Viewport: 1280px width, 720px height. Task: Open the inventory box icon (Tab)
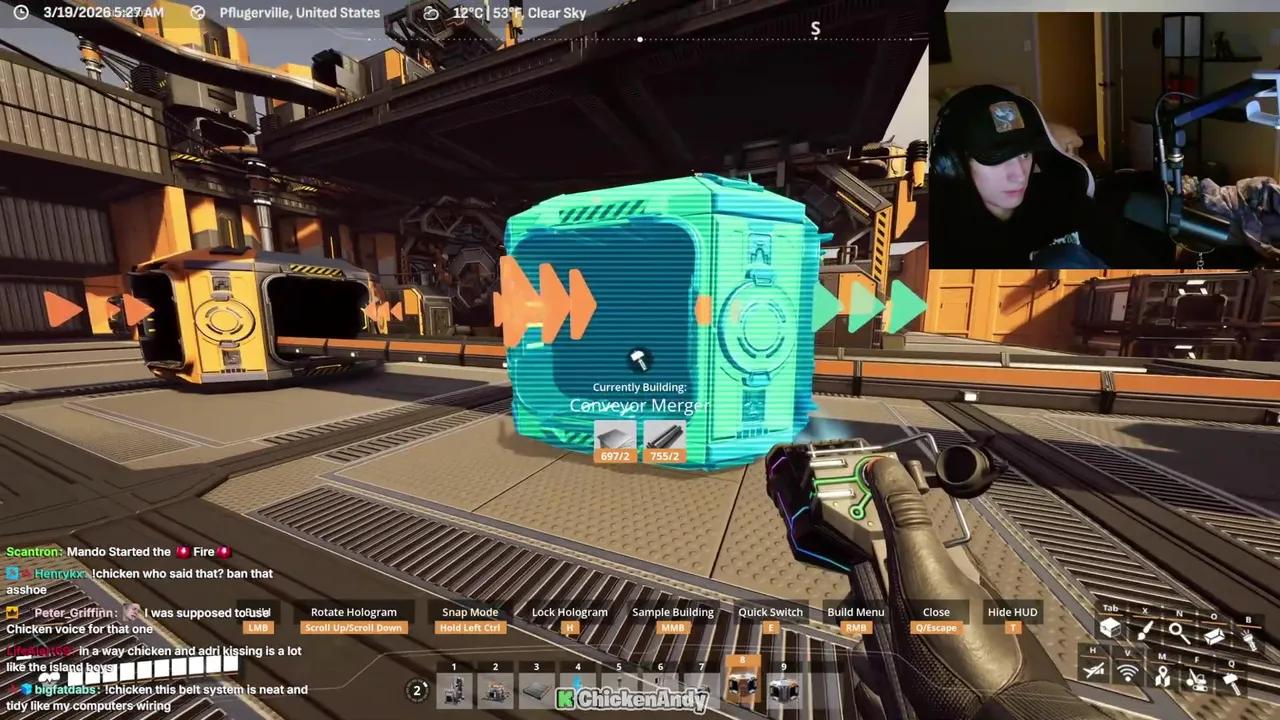click(x=1111, y=628)
